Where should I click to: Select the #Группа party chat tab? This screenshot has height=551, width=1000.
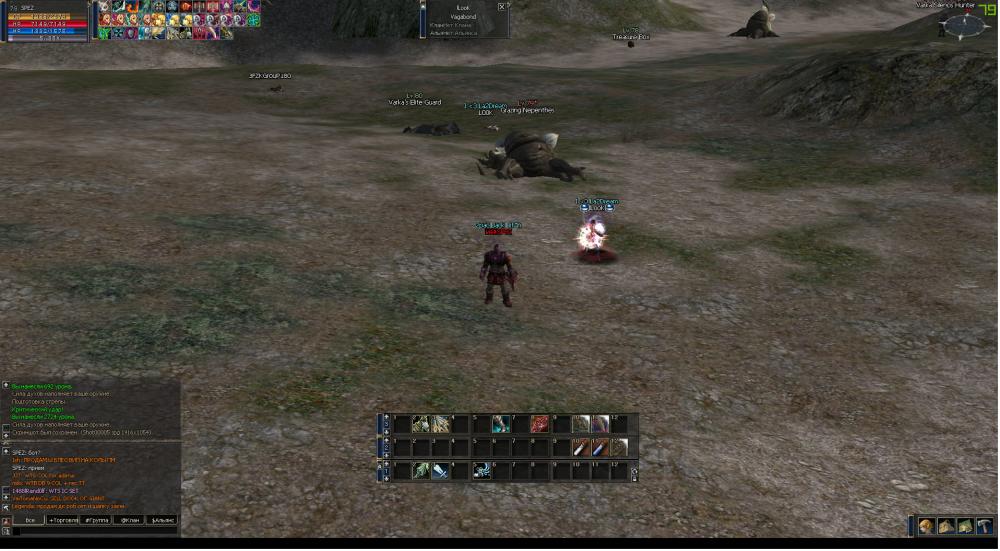click(x=97, y=520)
